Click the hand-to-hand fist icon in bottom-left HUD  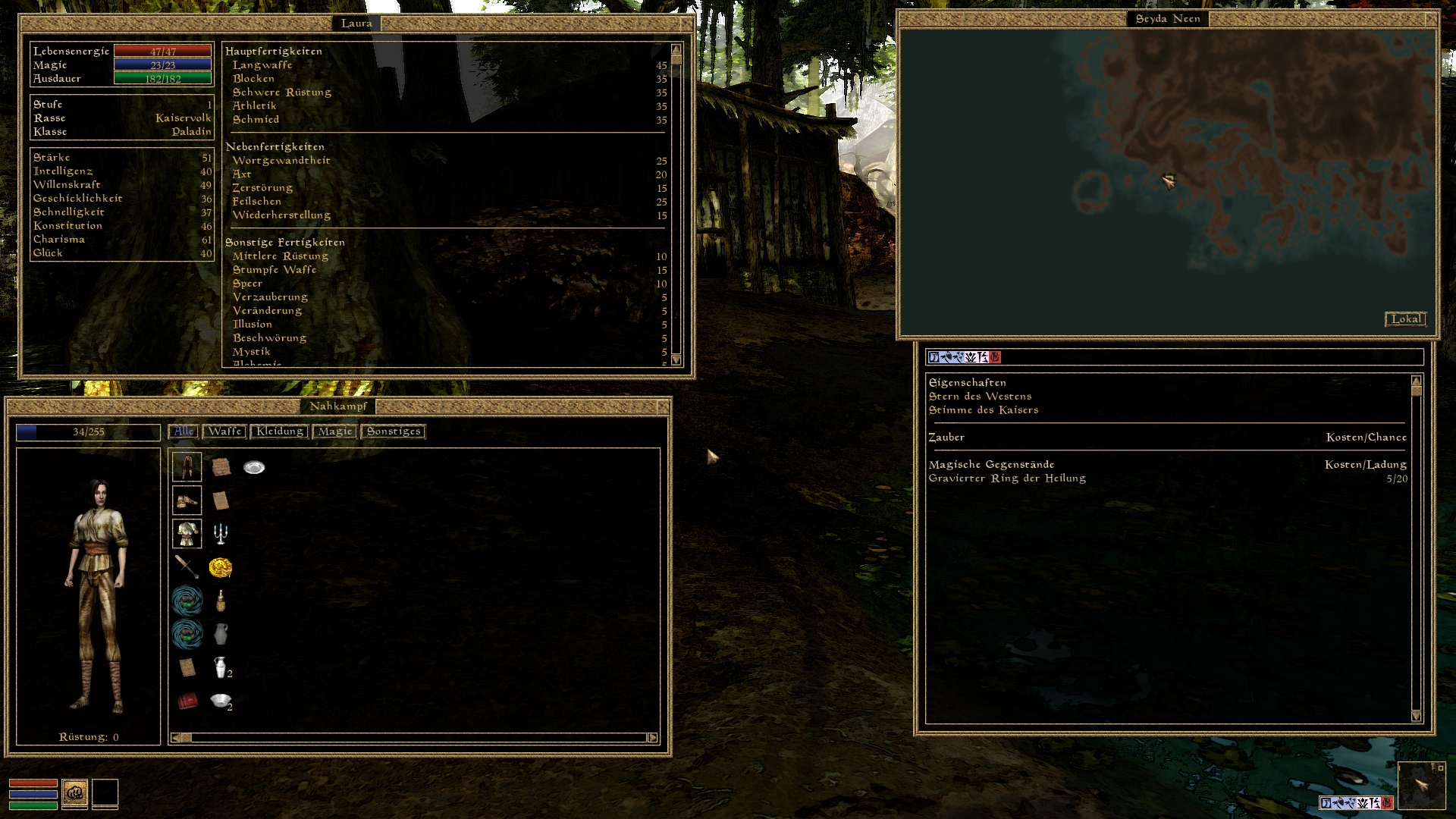click(74, 793)
